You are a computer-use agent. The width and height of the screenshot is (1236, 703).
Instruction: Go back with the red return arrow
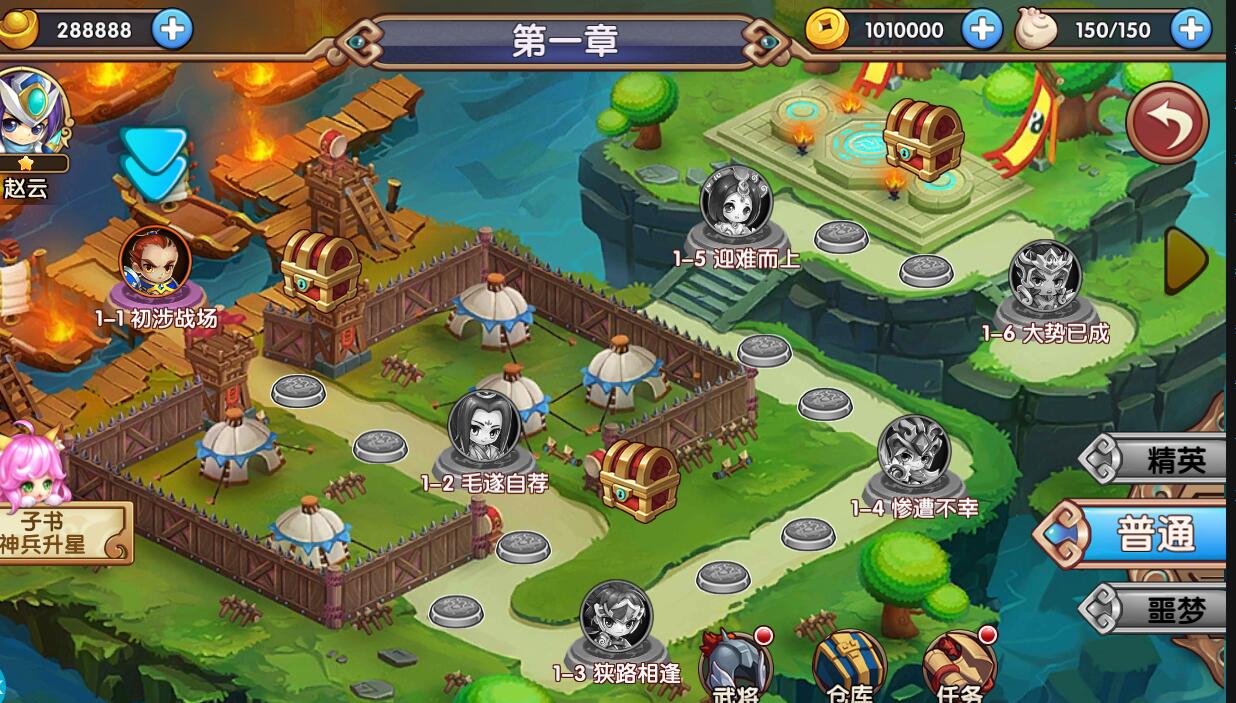[1167, 123]
